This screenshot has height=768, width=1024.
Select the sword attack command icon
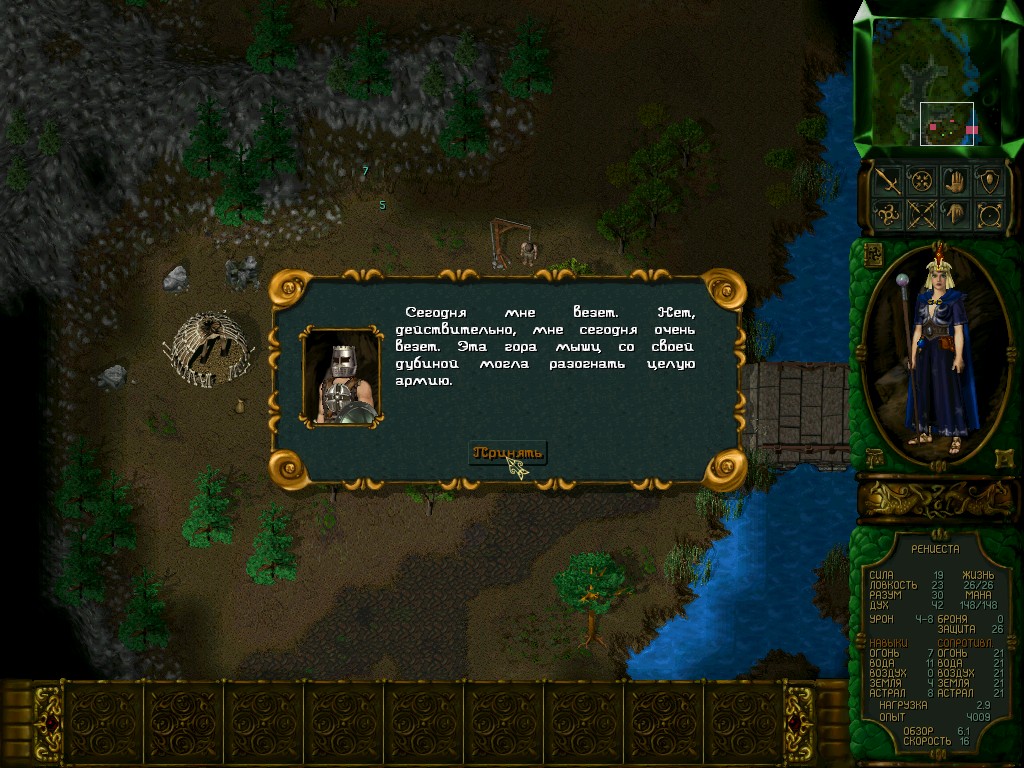click(x=888, y=180)
